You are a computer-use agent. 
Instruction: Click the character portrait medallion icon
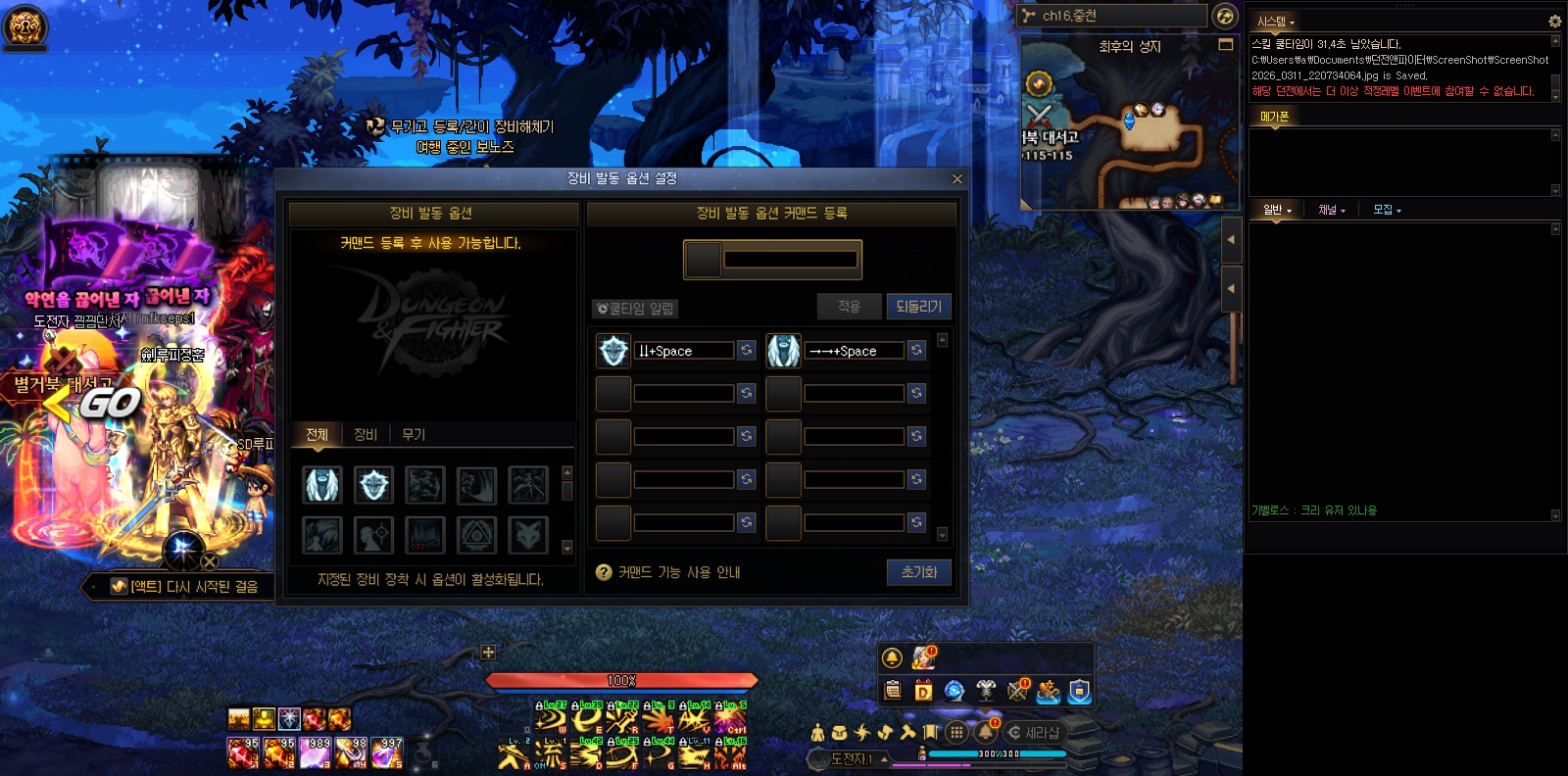[x=24, y=26]
